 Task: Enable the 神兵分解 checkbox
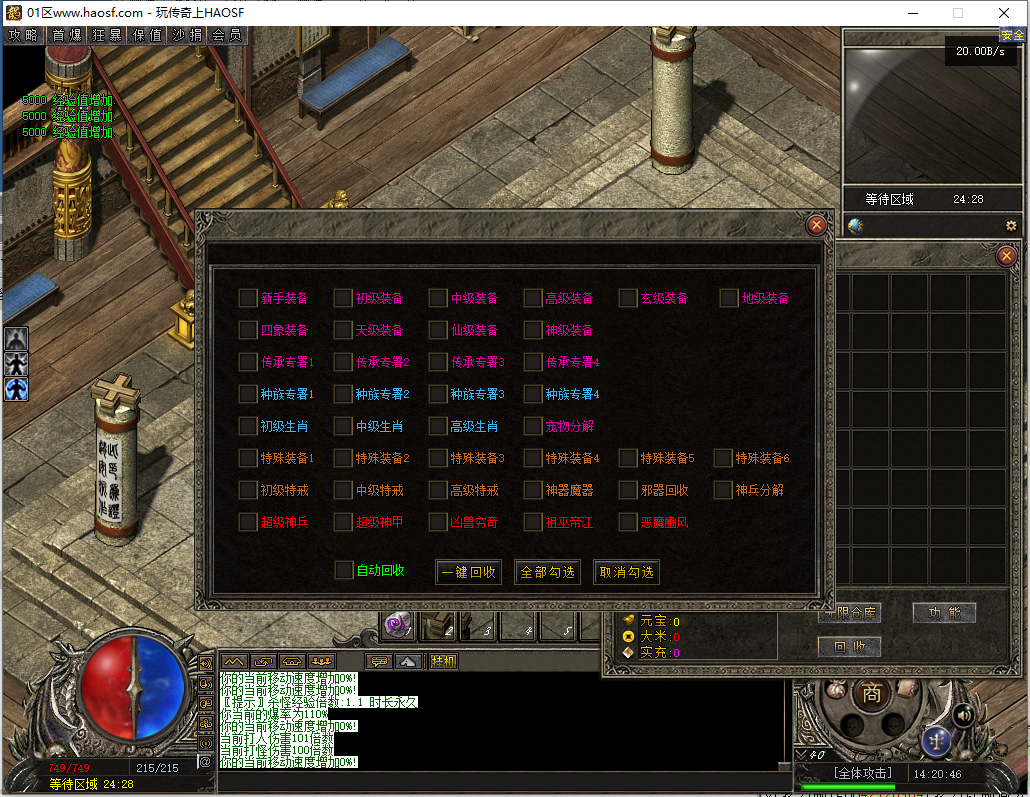point(723,490)
